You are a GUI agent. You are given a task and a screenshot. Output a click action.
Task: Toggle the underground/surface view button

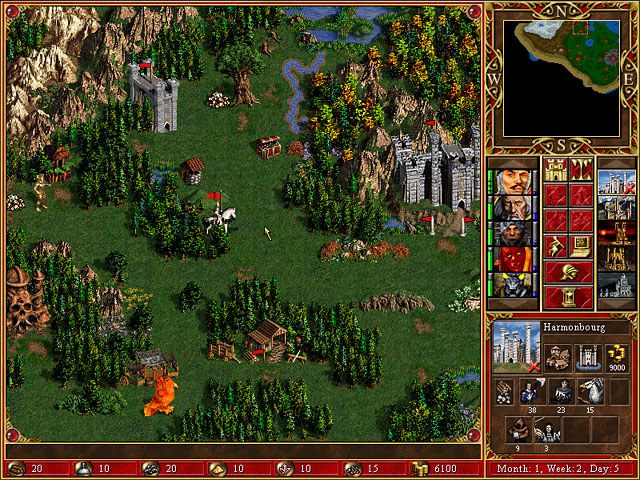click(x=580, y=167)
